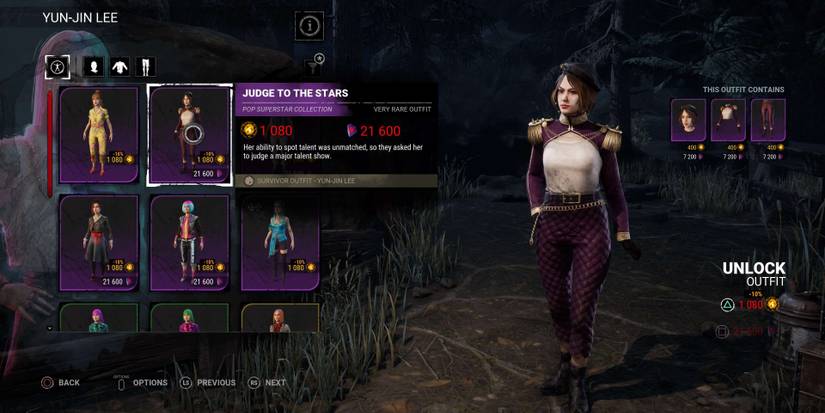View the outfit's head piece
The width and height of the screenshot is (825, 413).
coord(688,119)
